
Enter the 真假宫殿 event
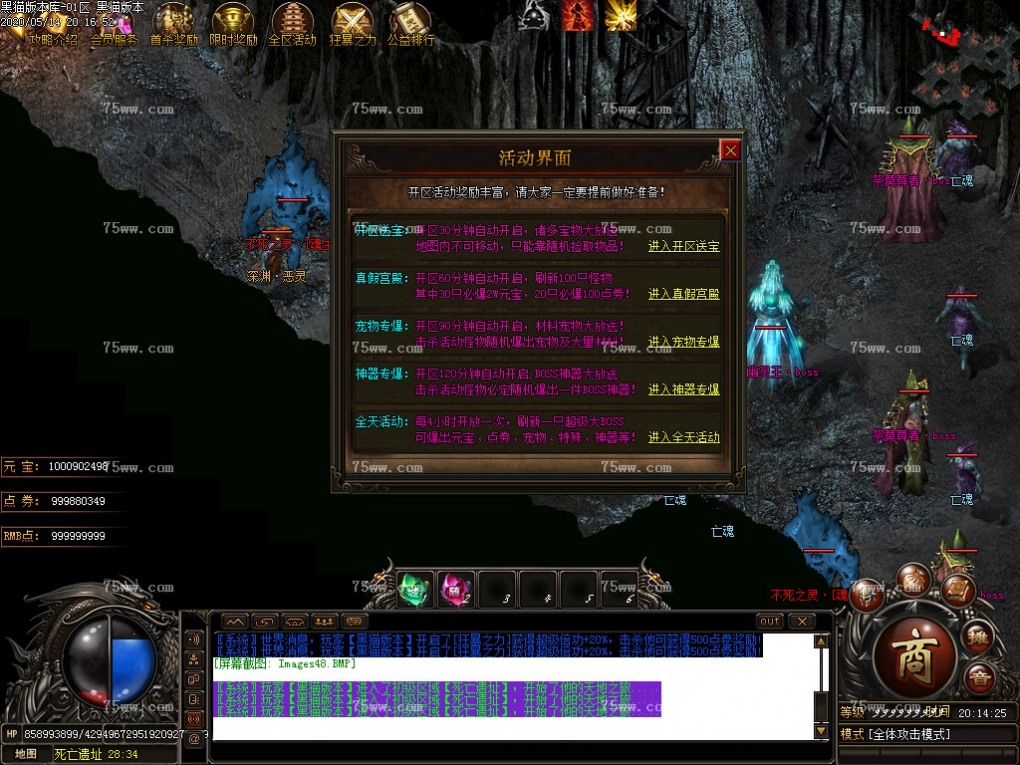pos(683,294)
